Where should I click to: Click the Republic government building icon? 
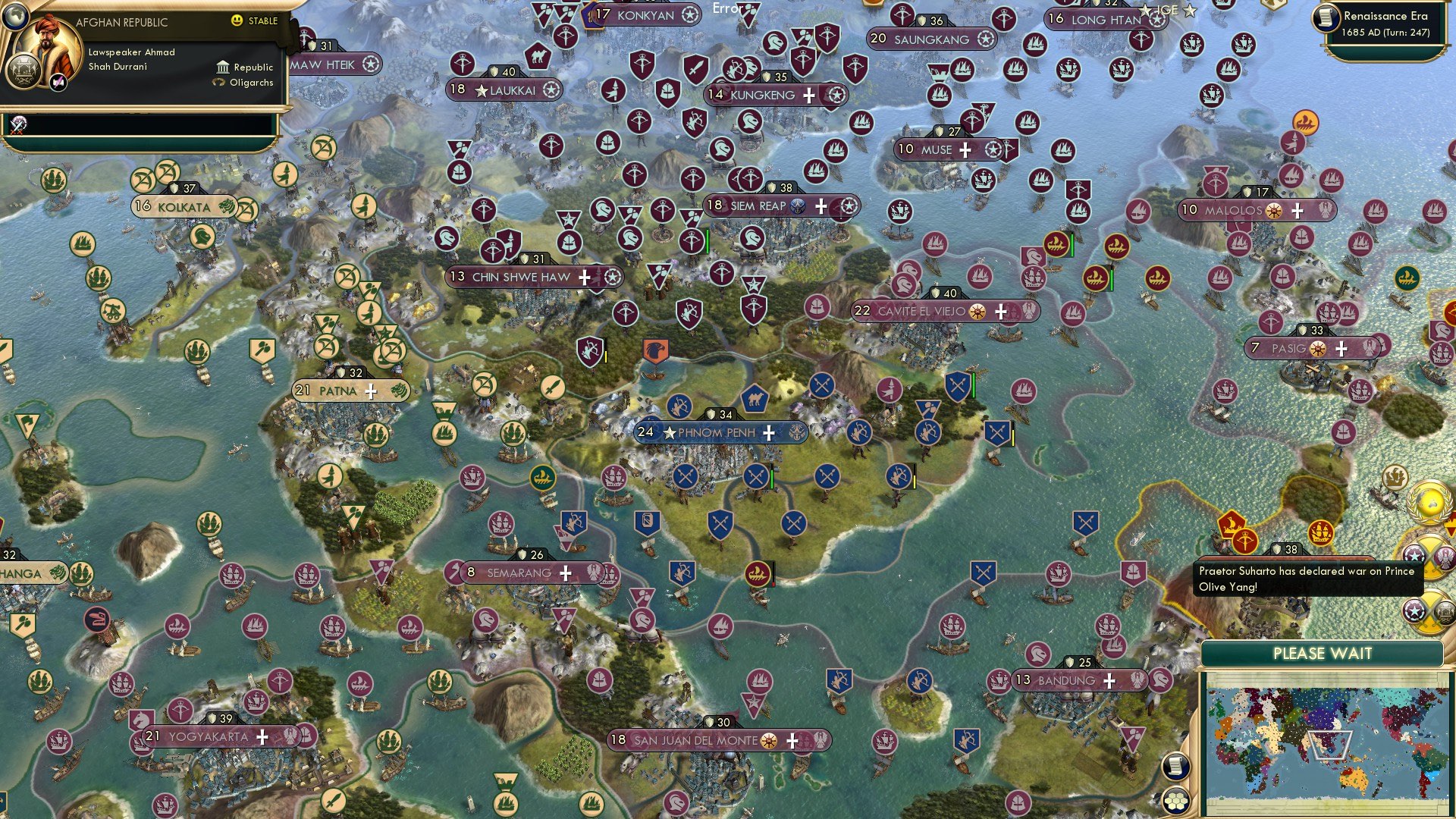click(x=223, y=67)
